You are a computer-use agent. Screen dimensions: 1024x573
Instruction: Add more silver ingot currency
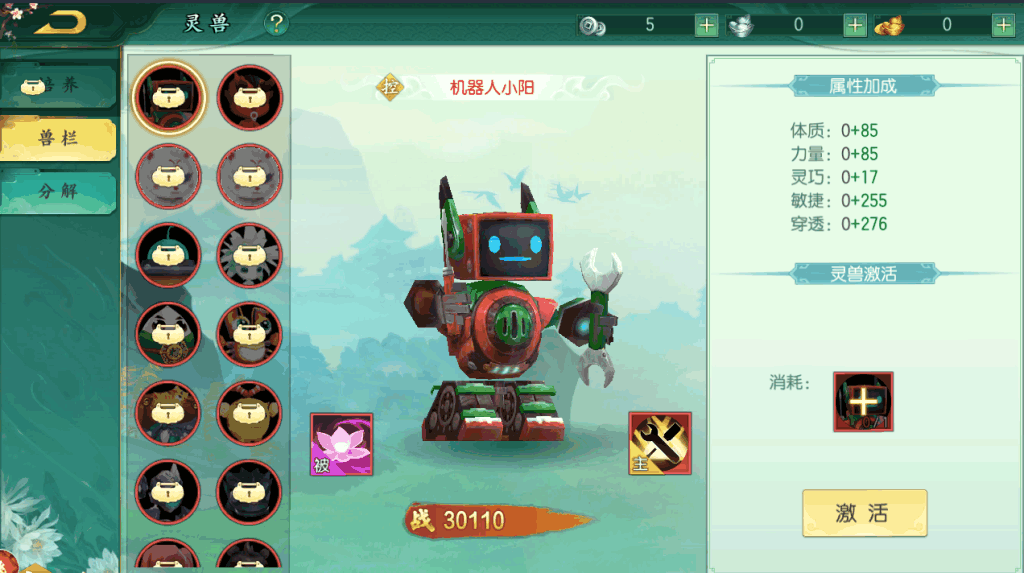[855, 25]
